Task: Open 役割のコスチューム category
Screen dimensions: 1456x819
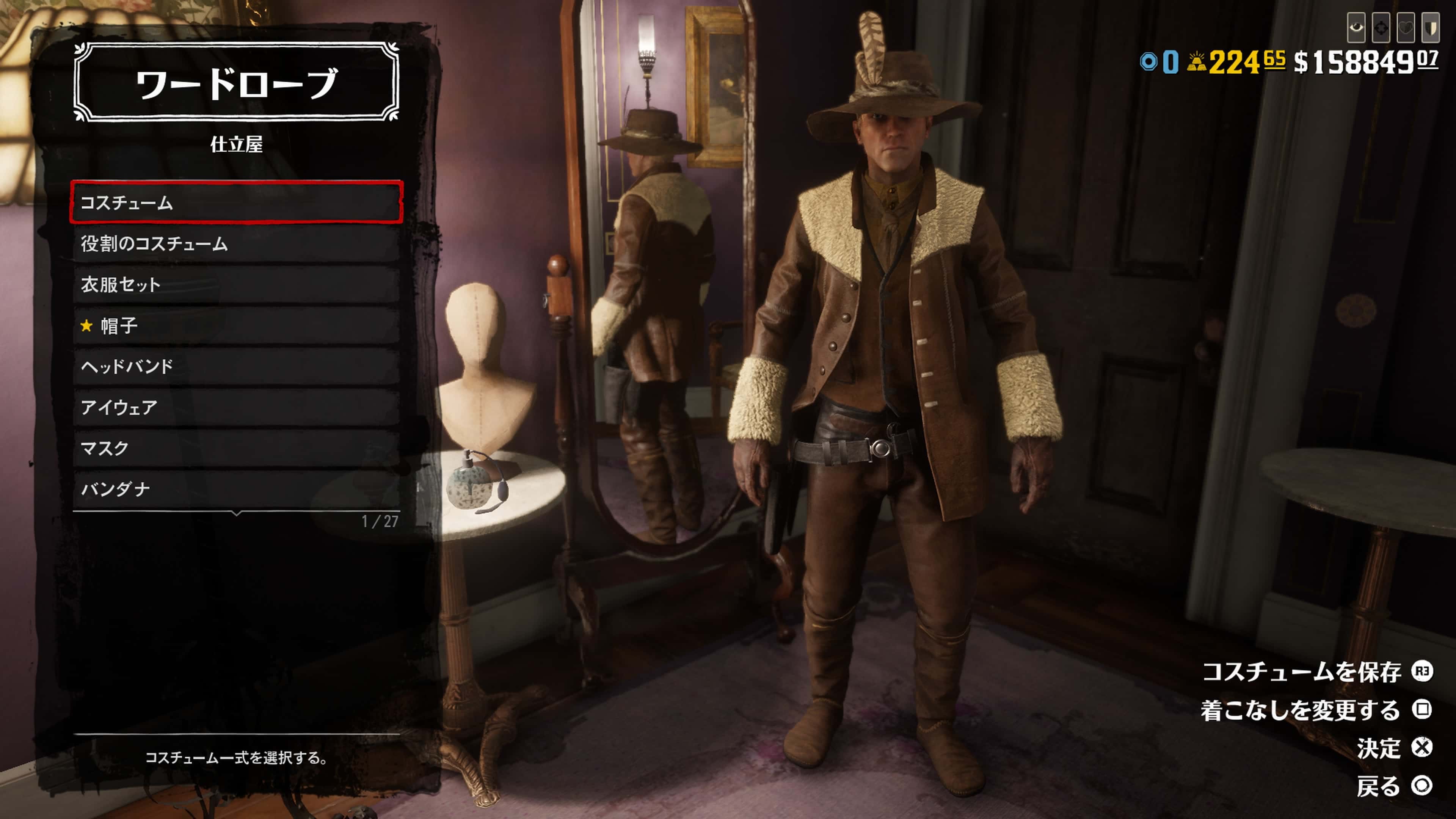Action: click(236, 243)
